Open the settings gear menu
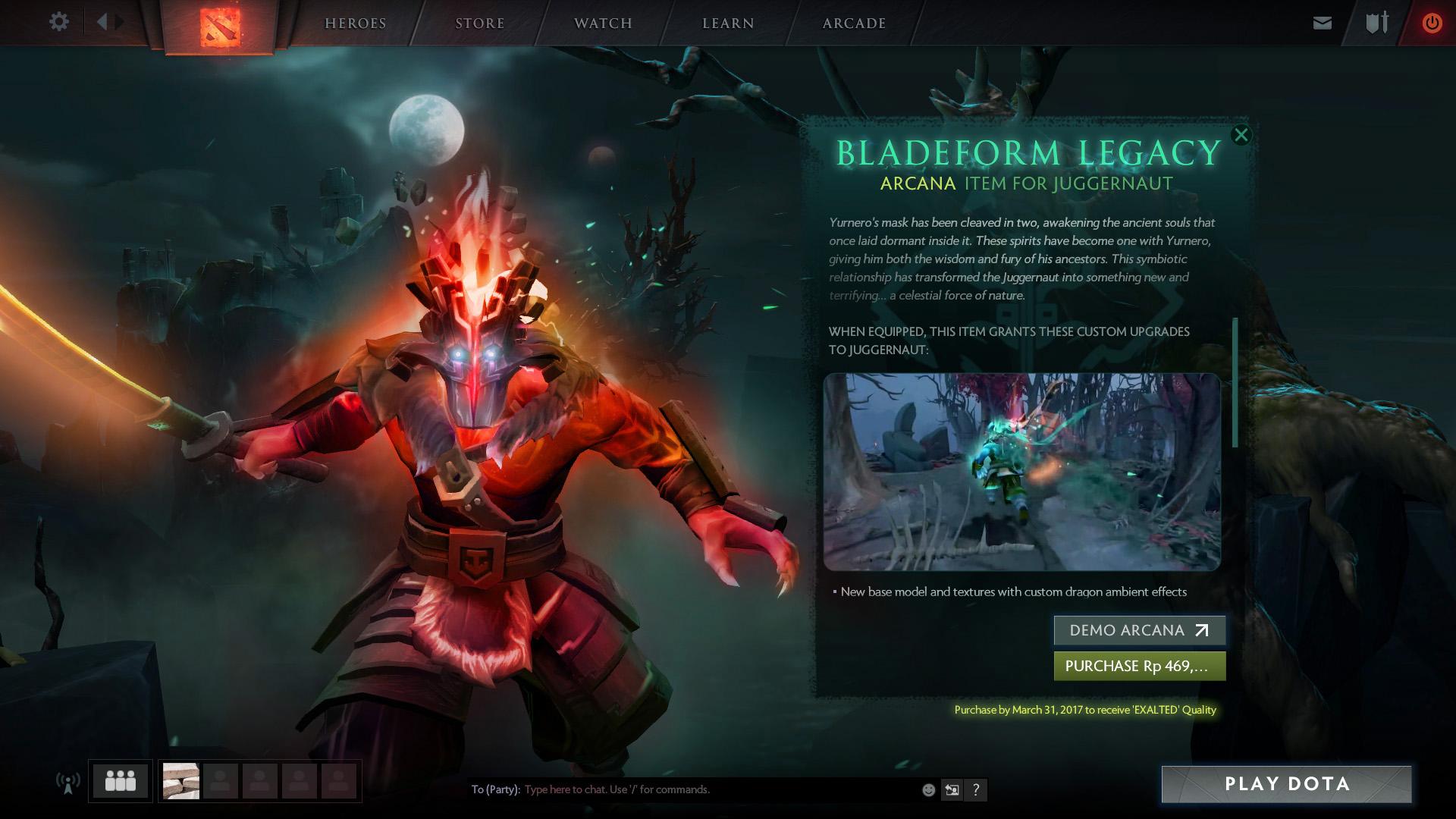Viewport: 1456px width, 819px height. tap(58, 22)
